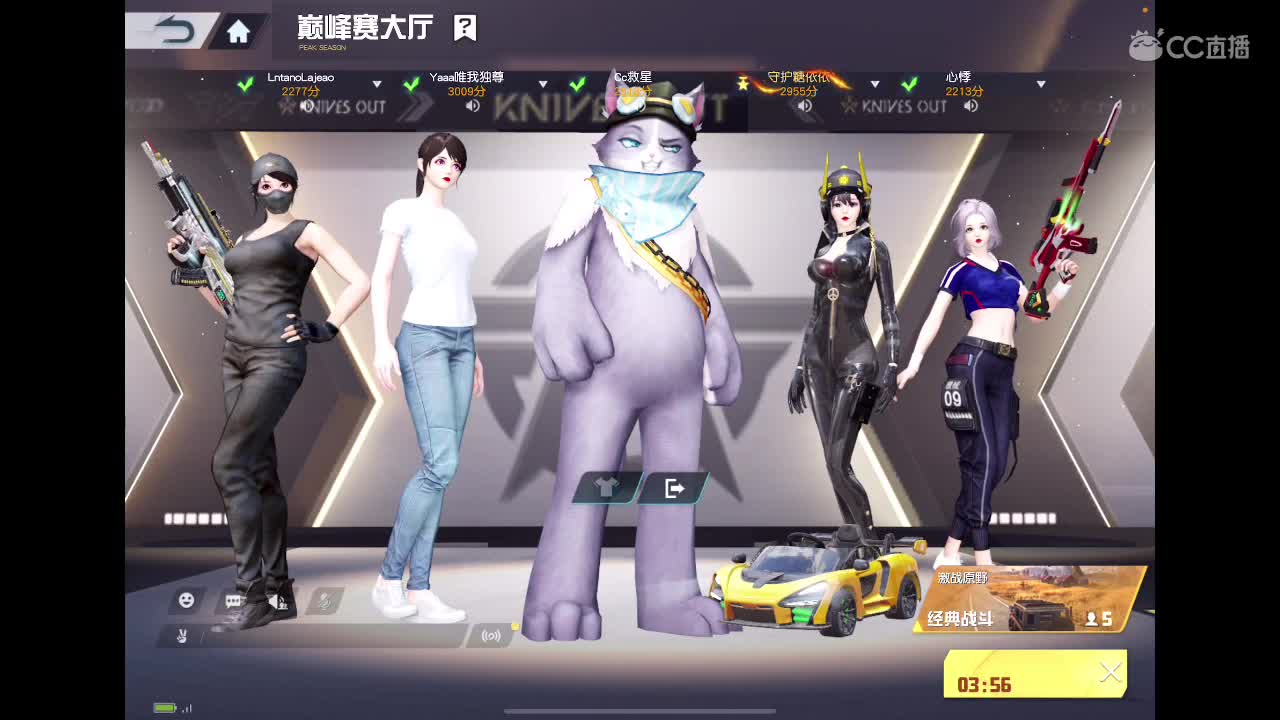Screen dimensions: 1280x720
Task: Open the dropdown arrow next to 心悸
Action: click(1043, 84)
